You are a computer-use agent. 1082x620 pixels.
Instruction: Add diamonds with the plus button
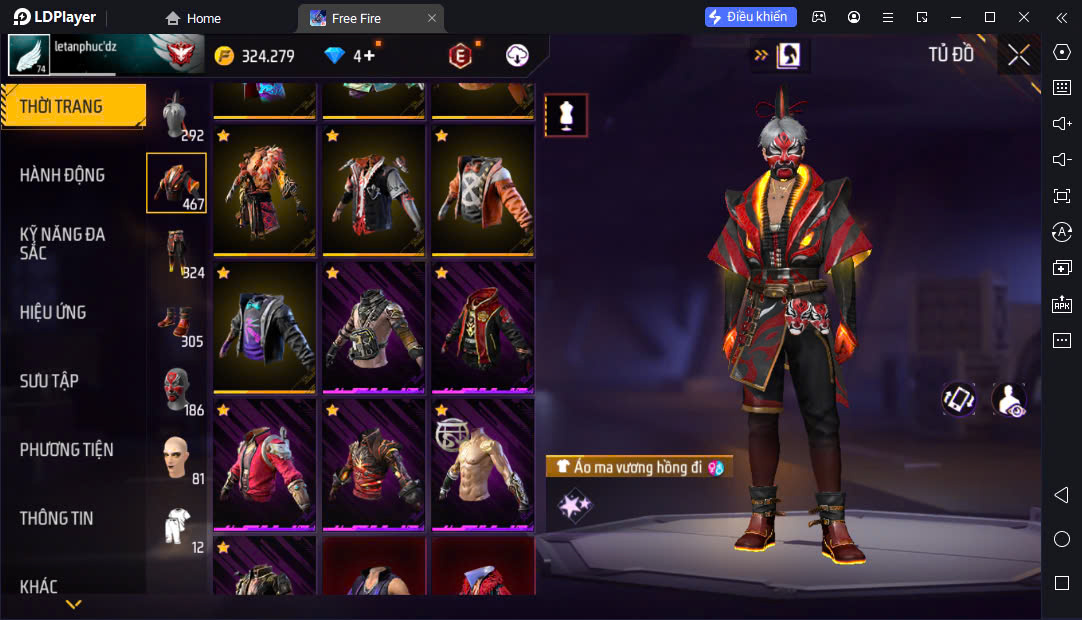pos(369,56)
